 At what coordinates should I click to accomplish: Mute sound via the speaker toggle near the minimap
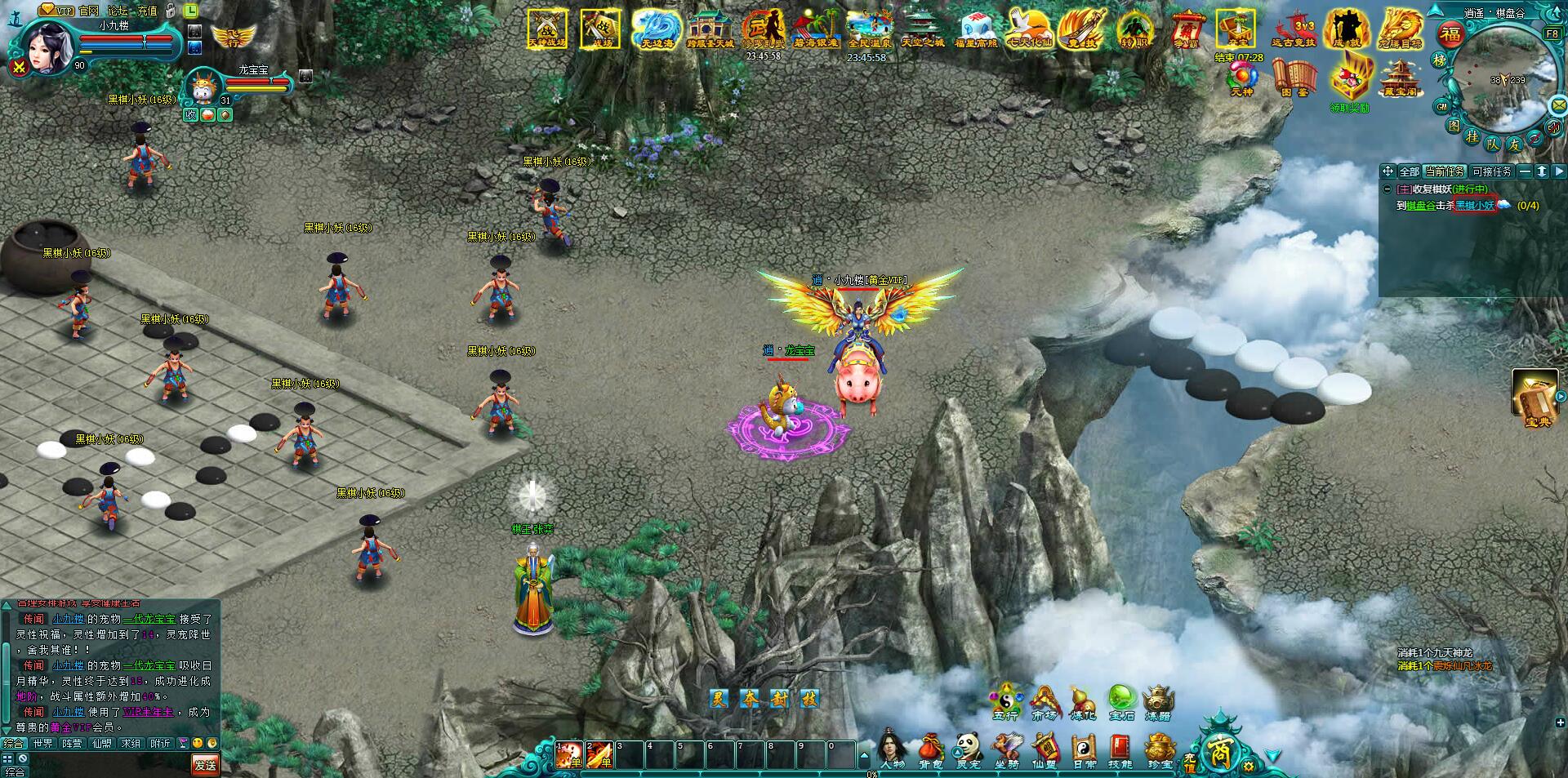pyautogui.click(x=1555, y=127)
